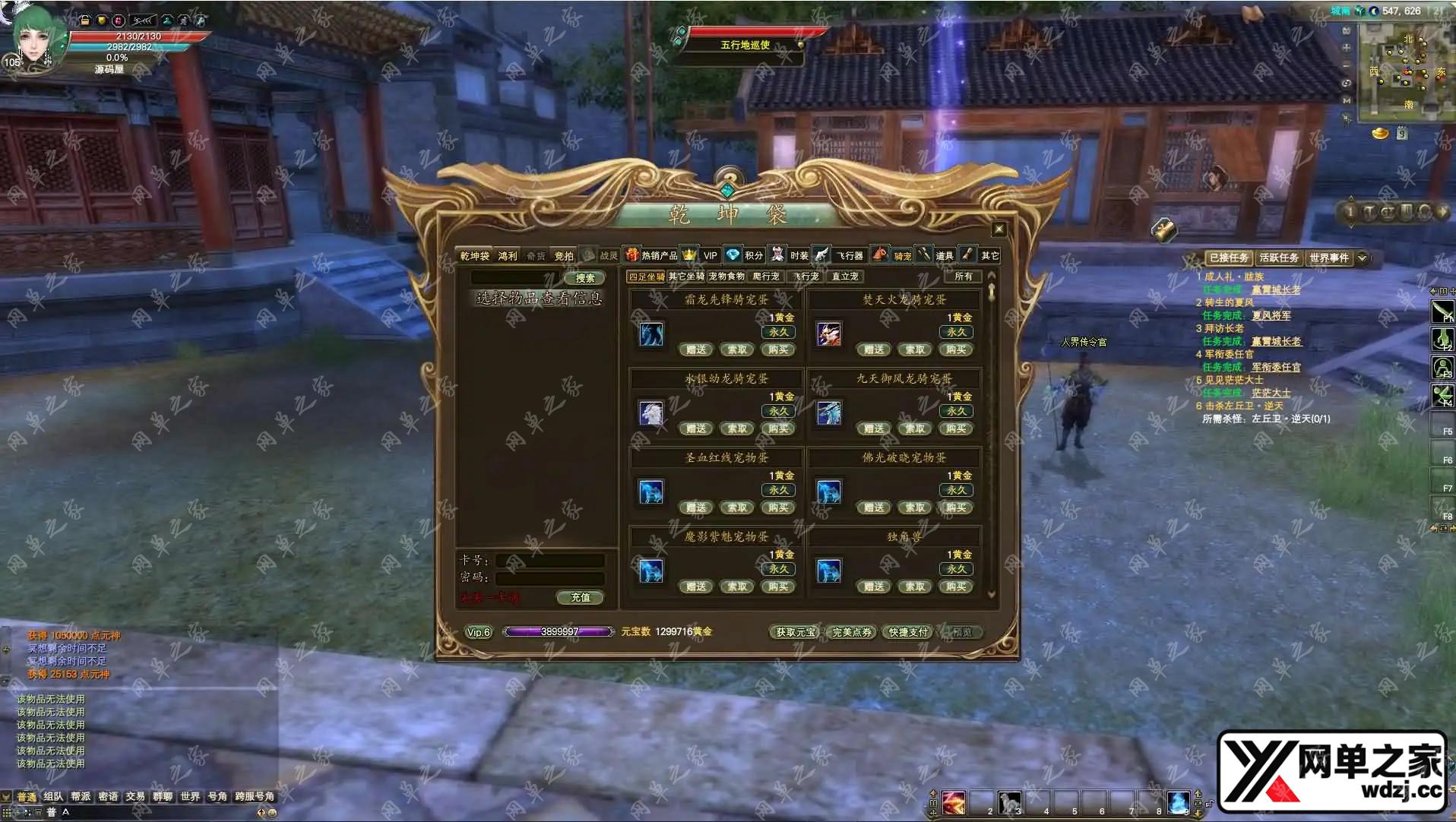Open the 活跃任务 quest tab
Image resolution: width=1456 pixels, height=822 pixels.
[x=1279, y=258]
